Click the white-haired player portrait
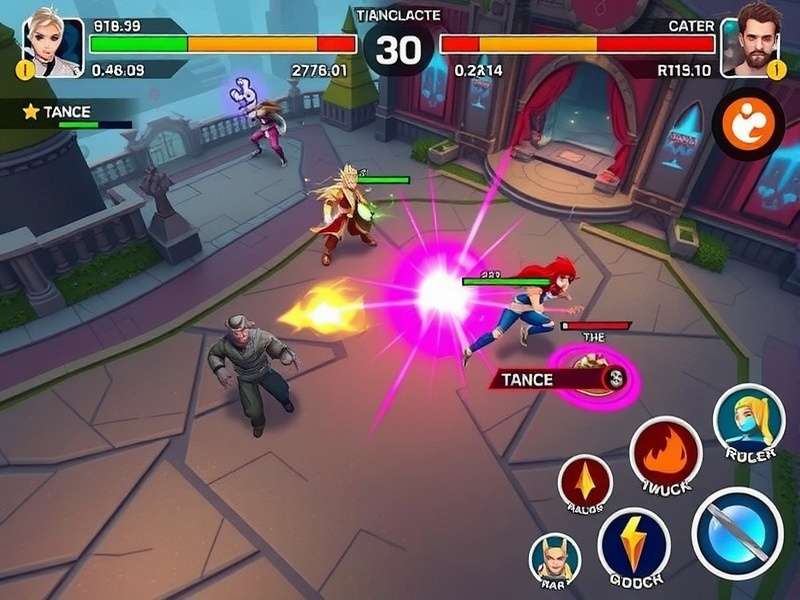 tap(52, 42)
